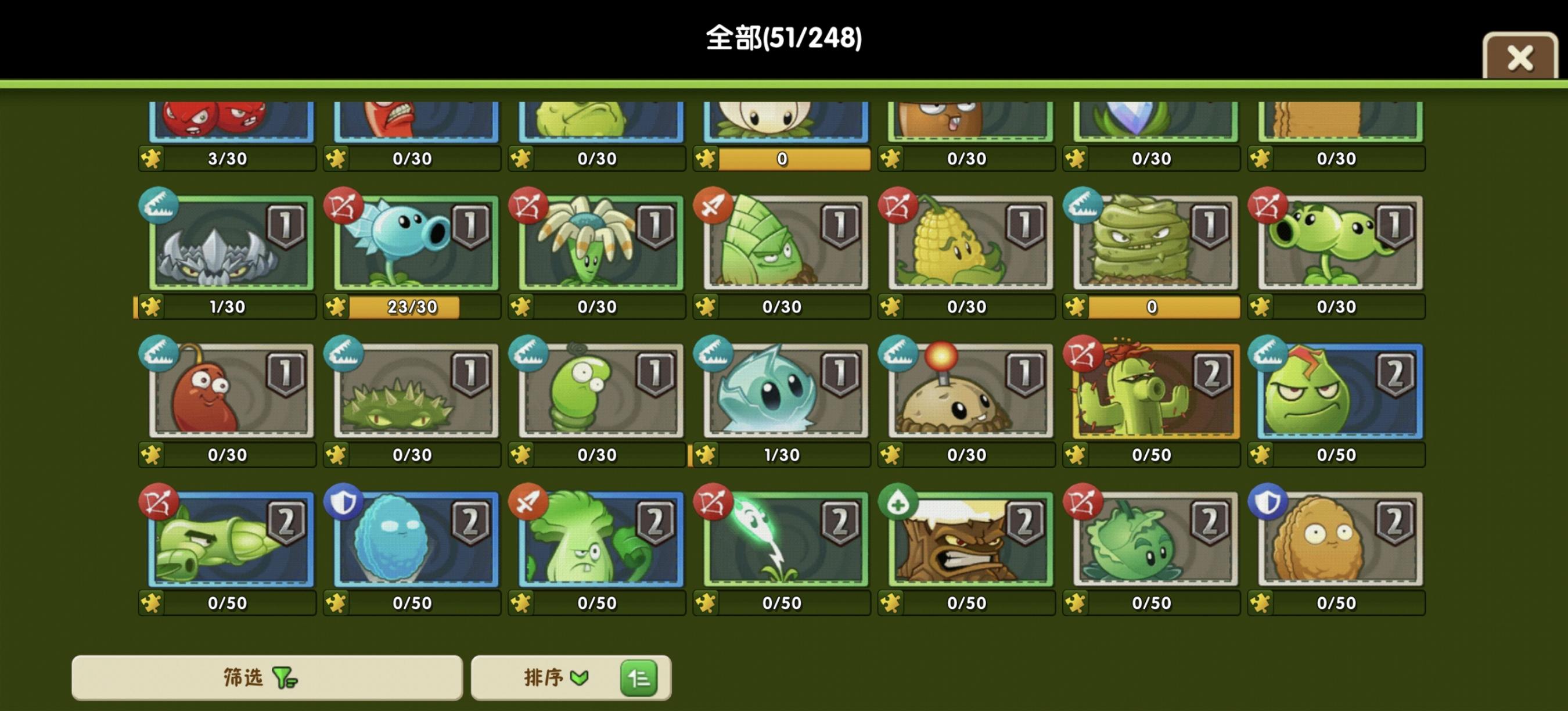
Task: Click the puzzle piece icon under the Cactus card
Action: pyautogui.click(x=1076, y=455)
